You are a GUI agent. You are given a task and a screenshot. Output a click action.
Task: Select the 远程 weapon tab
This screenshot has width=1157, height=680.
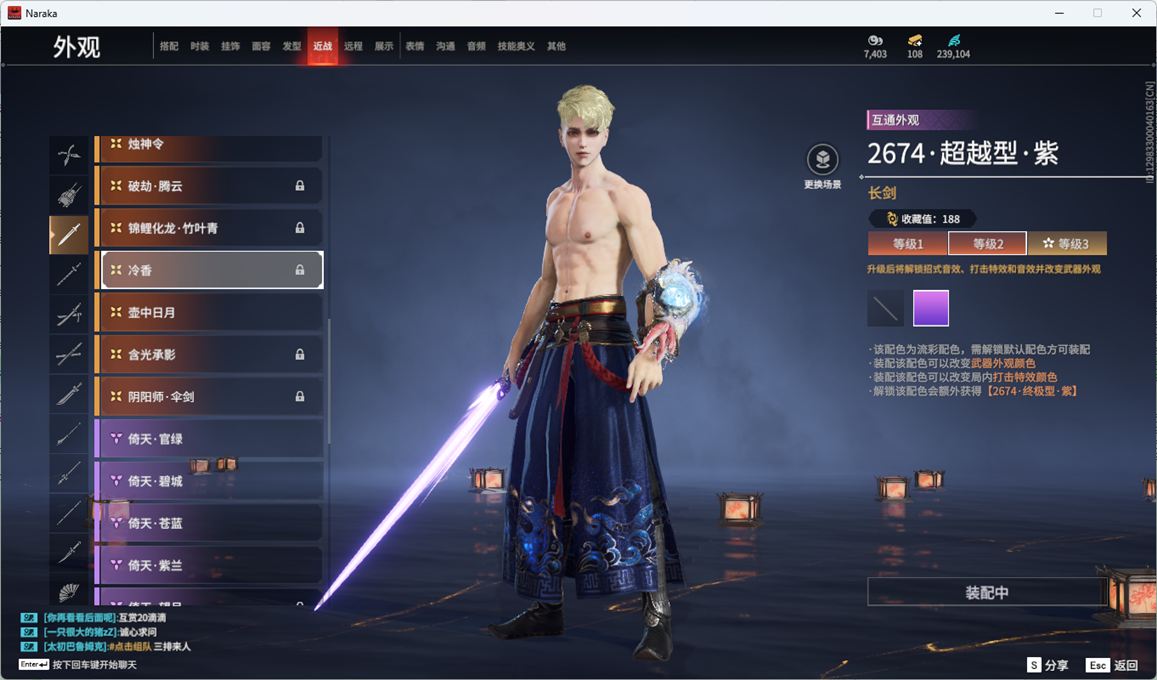pos(353,46)
